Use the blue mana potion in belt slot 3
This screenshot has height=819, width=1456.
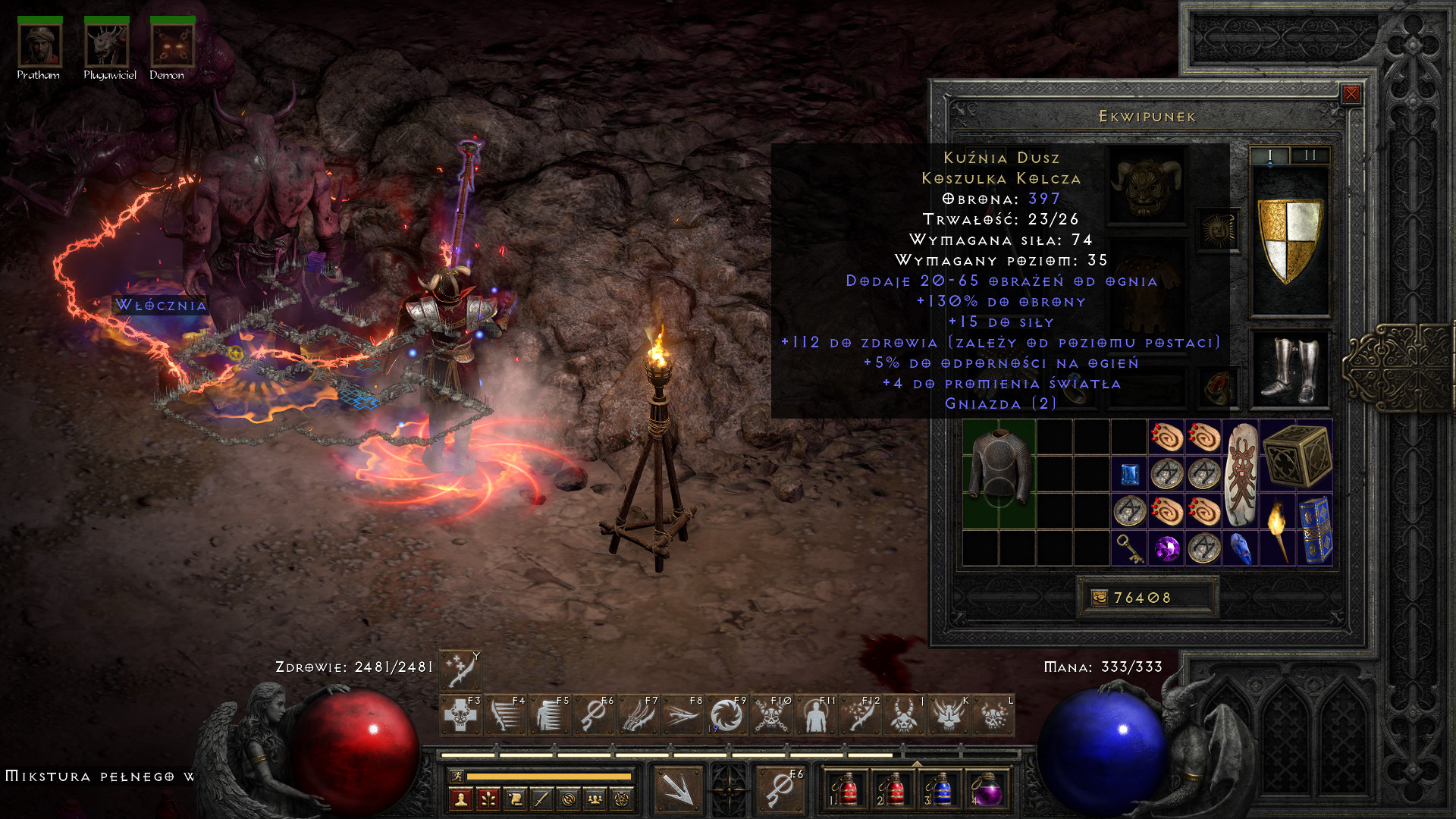941,790
